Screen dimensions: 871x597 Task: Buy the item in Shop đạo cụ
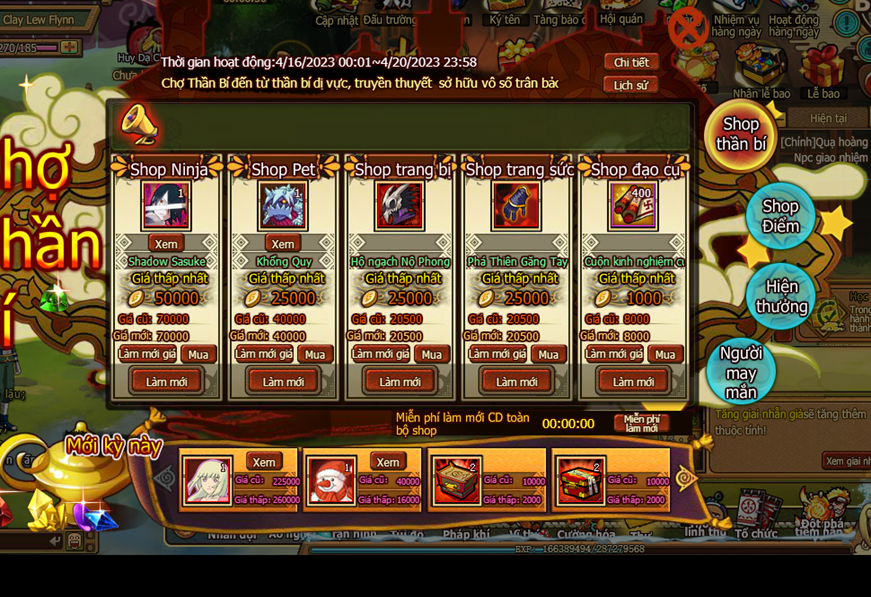tap(665, 354)
